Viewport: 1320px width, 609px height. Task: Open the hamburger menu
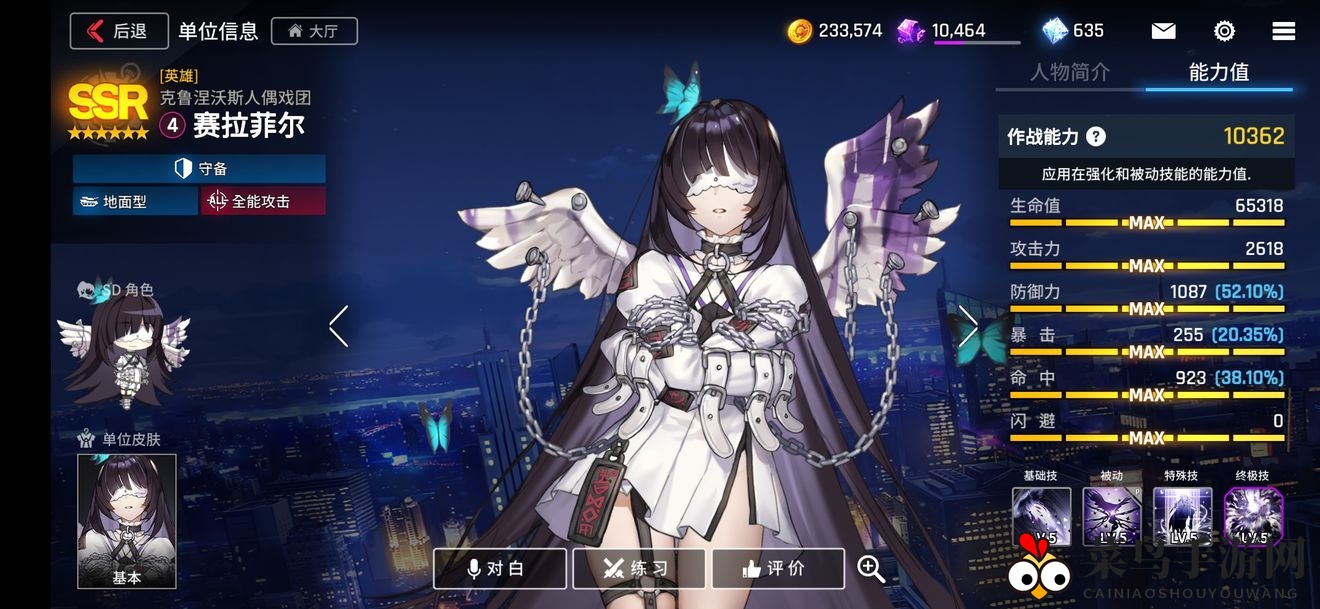[x=1284, y=31]
